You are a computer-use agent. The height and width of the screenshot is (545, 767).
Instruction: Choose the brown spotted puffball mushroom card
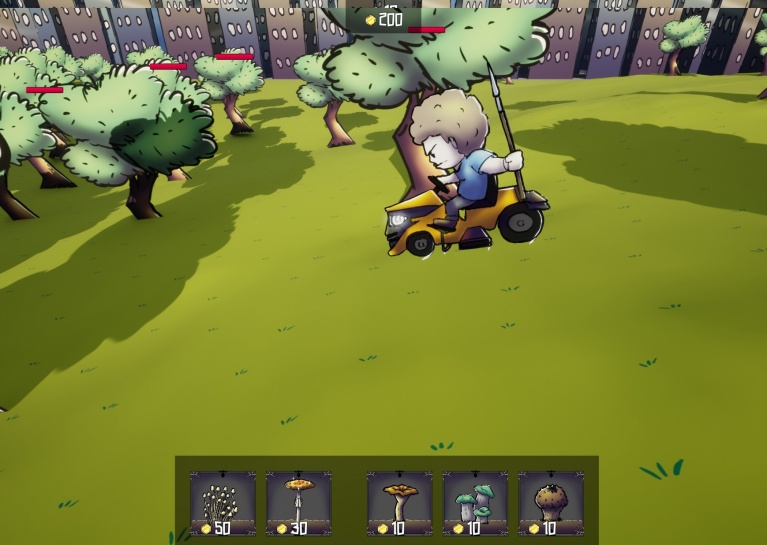[x=550, y=503]
